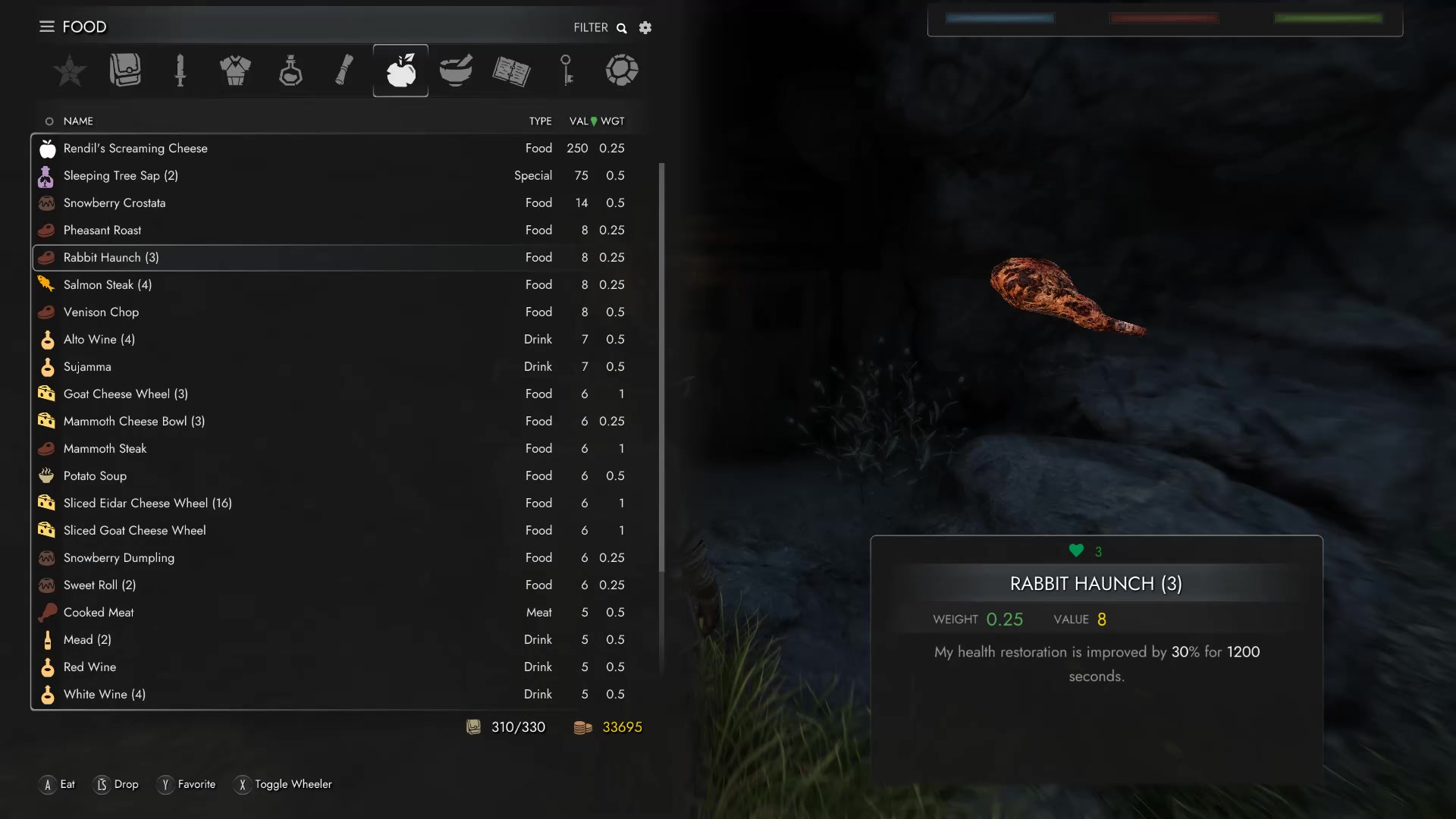Click the filter search magnifier

click(x=622, y=28)
